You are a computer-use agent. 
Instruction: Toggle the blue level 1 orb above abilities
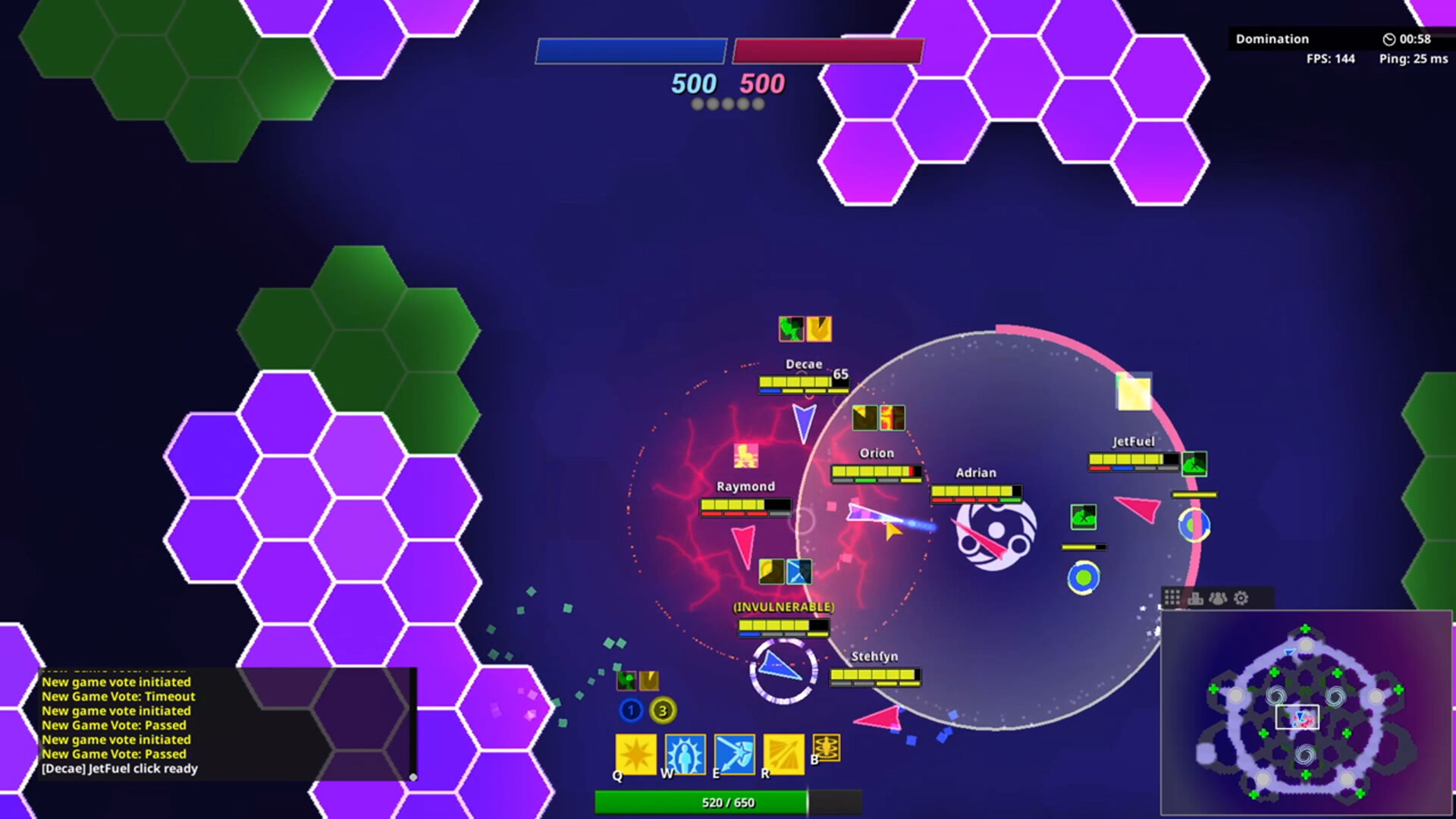click(630, 711)
